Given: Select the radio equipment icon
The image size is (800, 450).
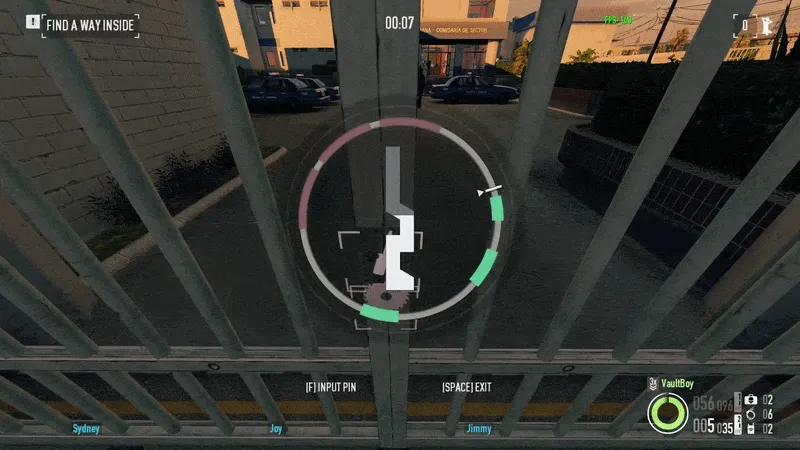Looking at the screenshot, I should coord(750,428).
